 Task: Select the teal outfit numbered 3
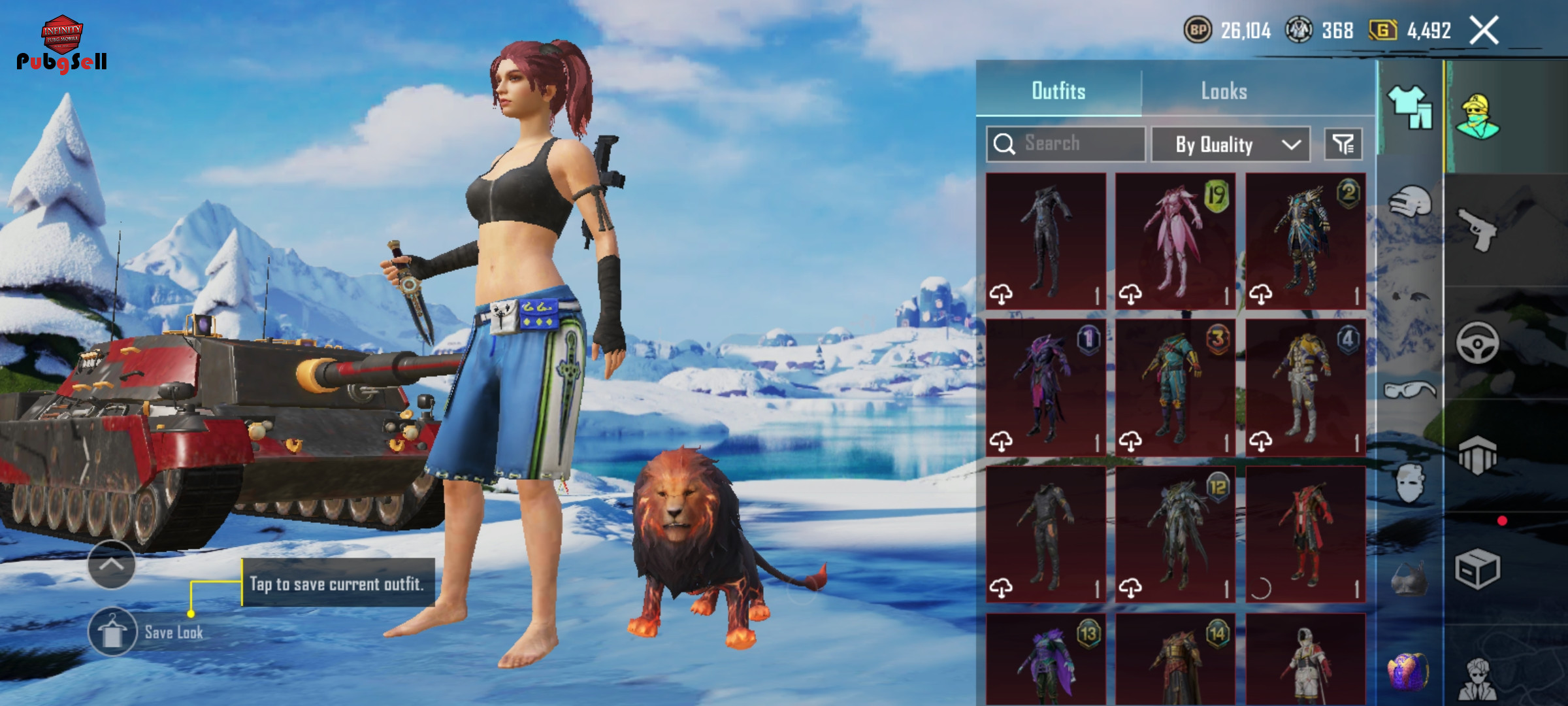click(x=1175, y=388)
